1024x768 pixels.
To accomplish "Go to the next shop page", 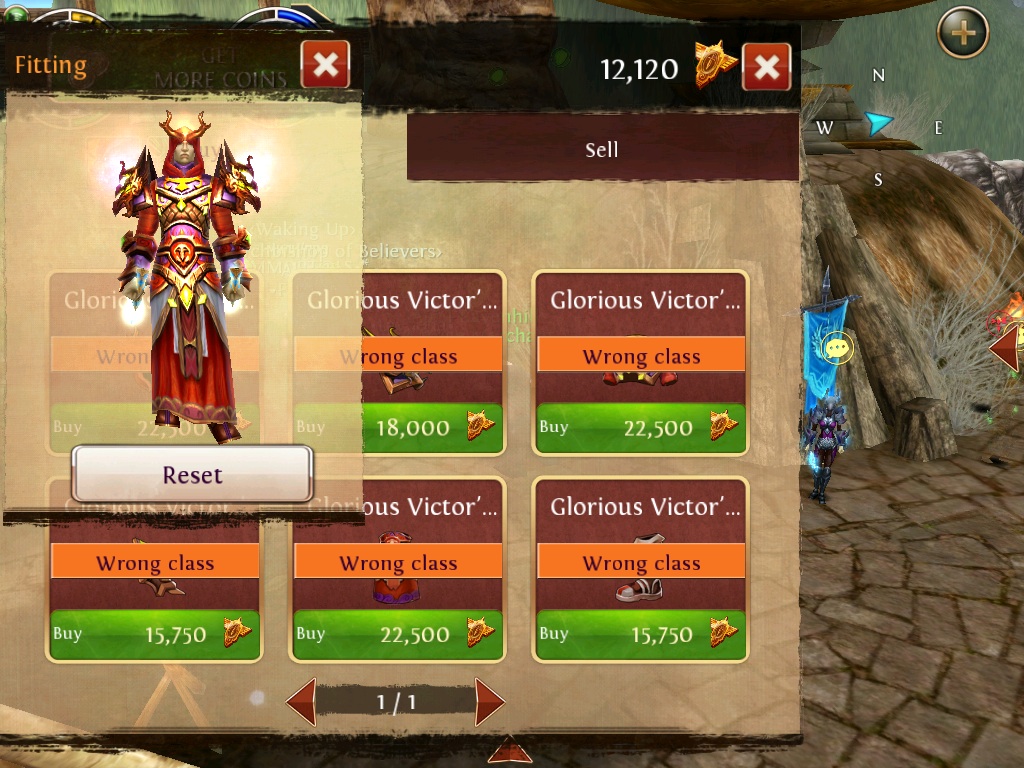I will [x=489, y=701].
